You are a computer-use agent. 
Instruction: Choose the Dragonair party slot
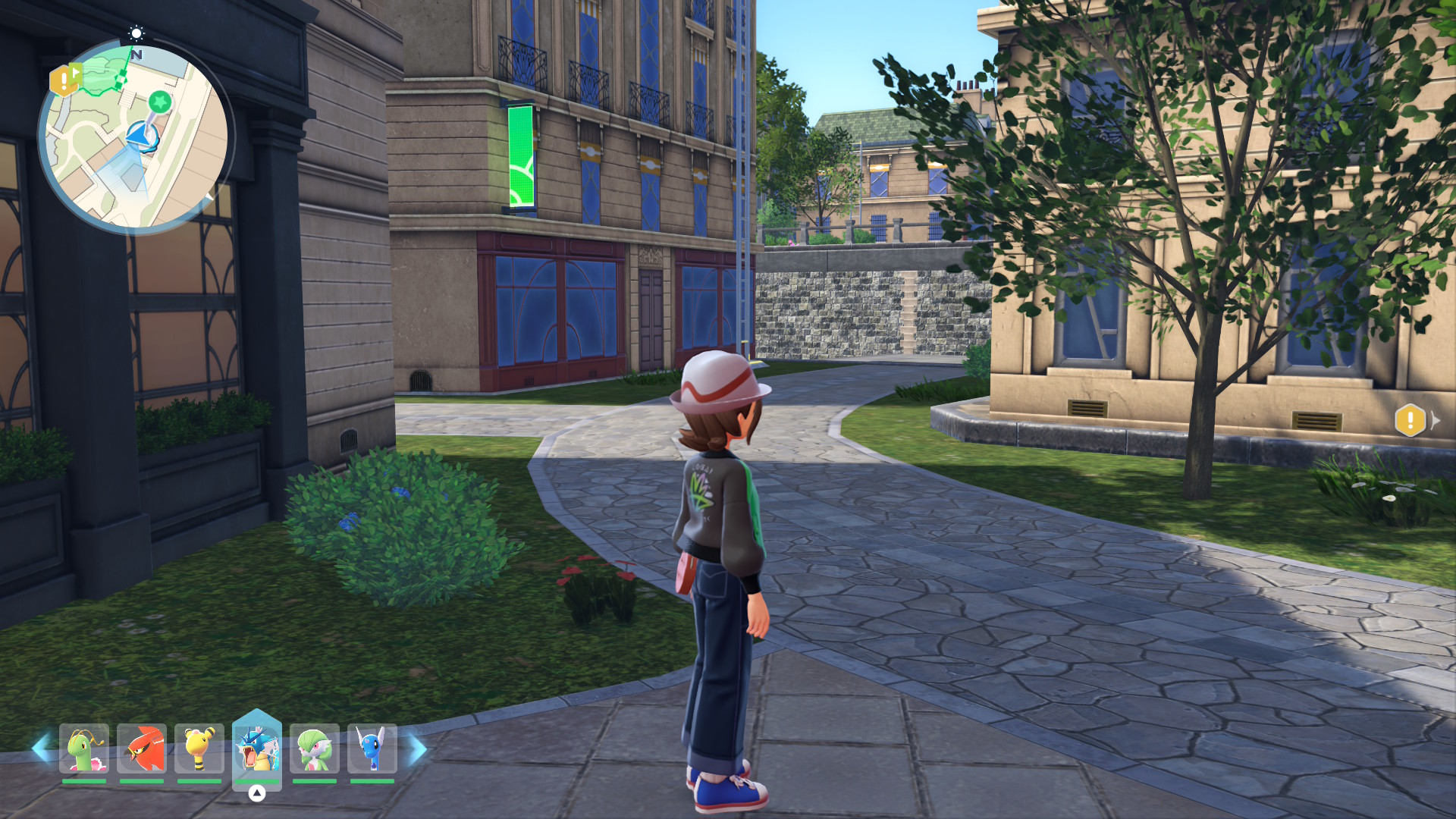point(372,748)
